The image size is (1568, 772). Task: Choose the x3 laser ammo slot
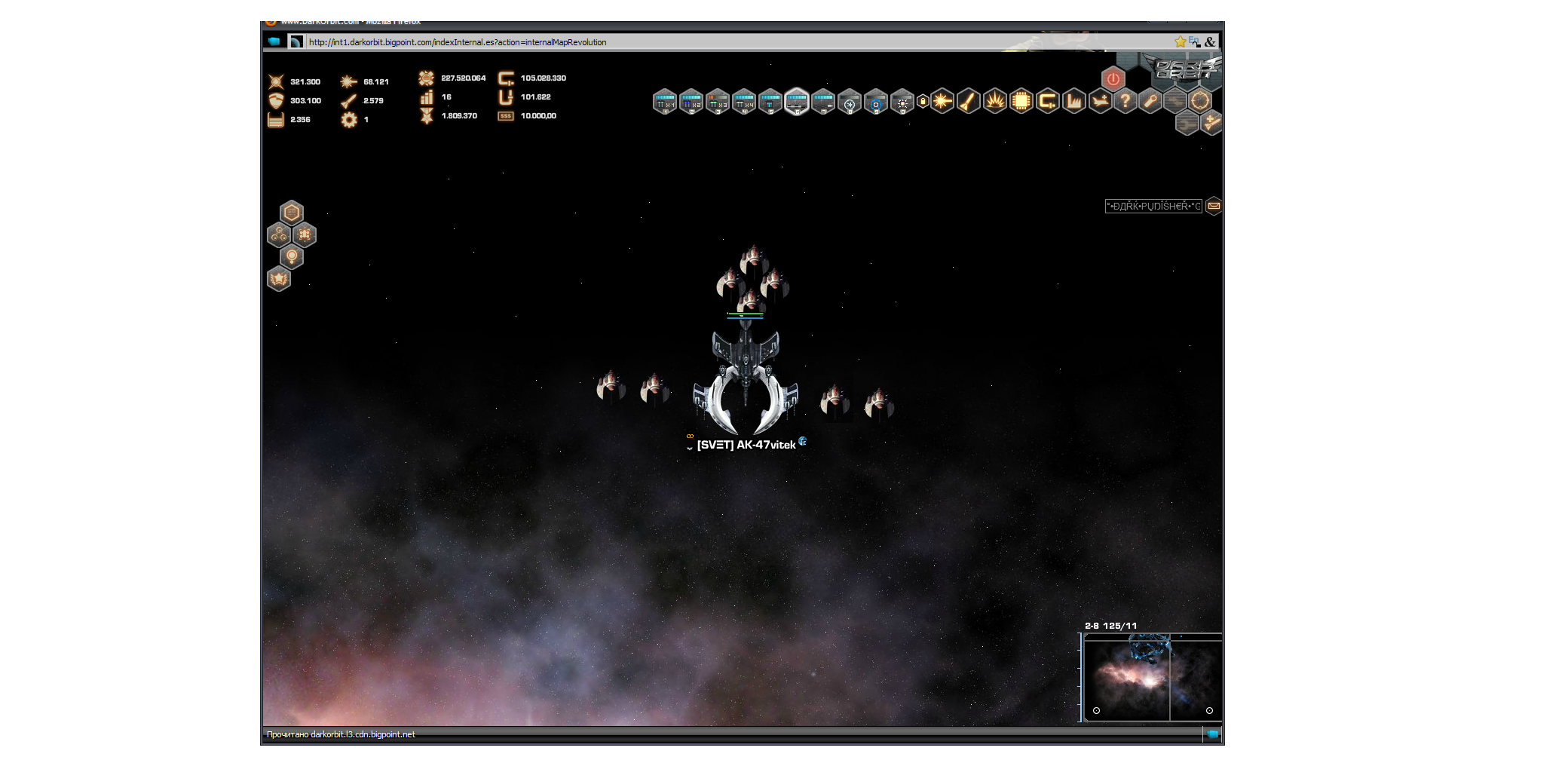pyautogui.click(x=717, y=101)
